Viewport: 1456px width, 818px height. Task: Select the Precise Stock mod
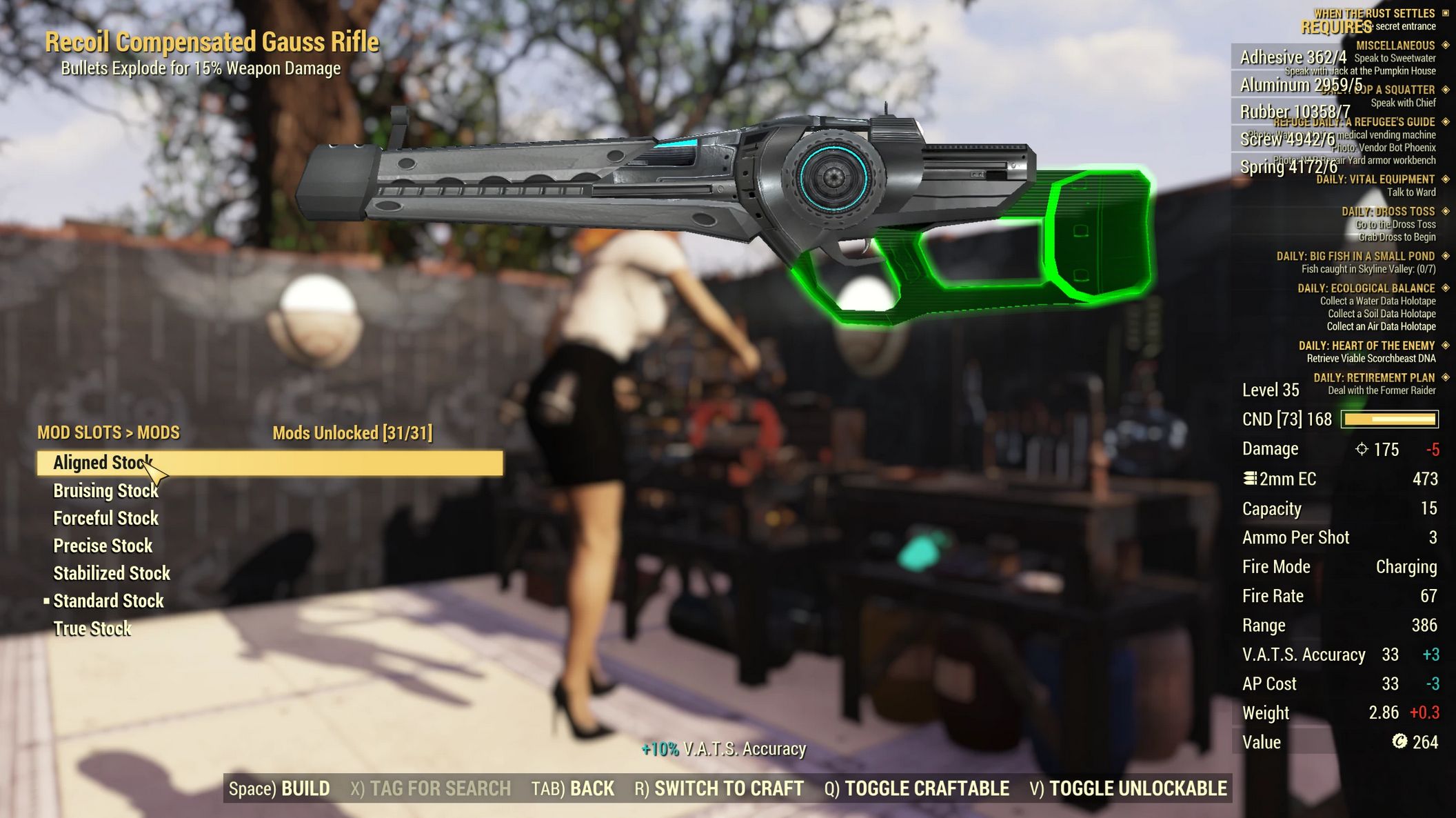point(103,546)
